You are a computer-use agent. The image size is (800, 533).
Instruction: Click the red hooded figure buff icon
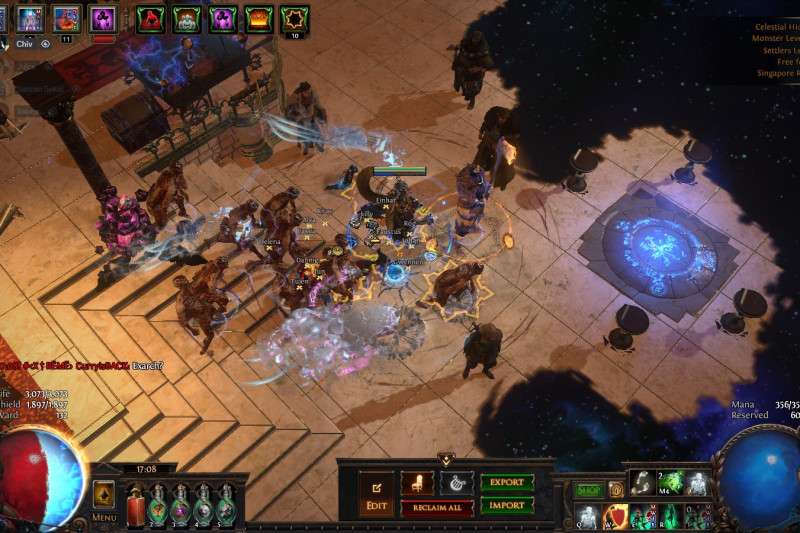coord(151,18)
